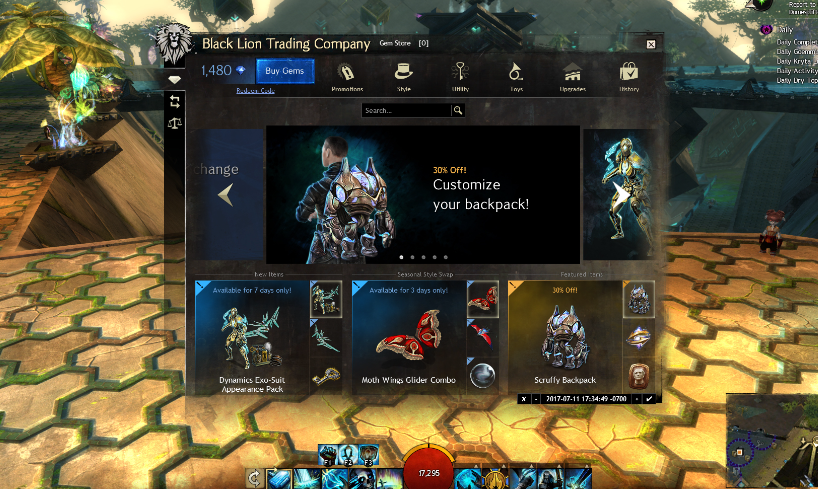The height and width of the screenshot is (489, 818).
Task: Select the Toys category
Action: [516, 74]
